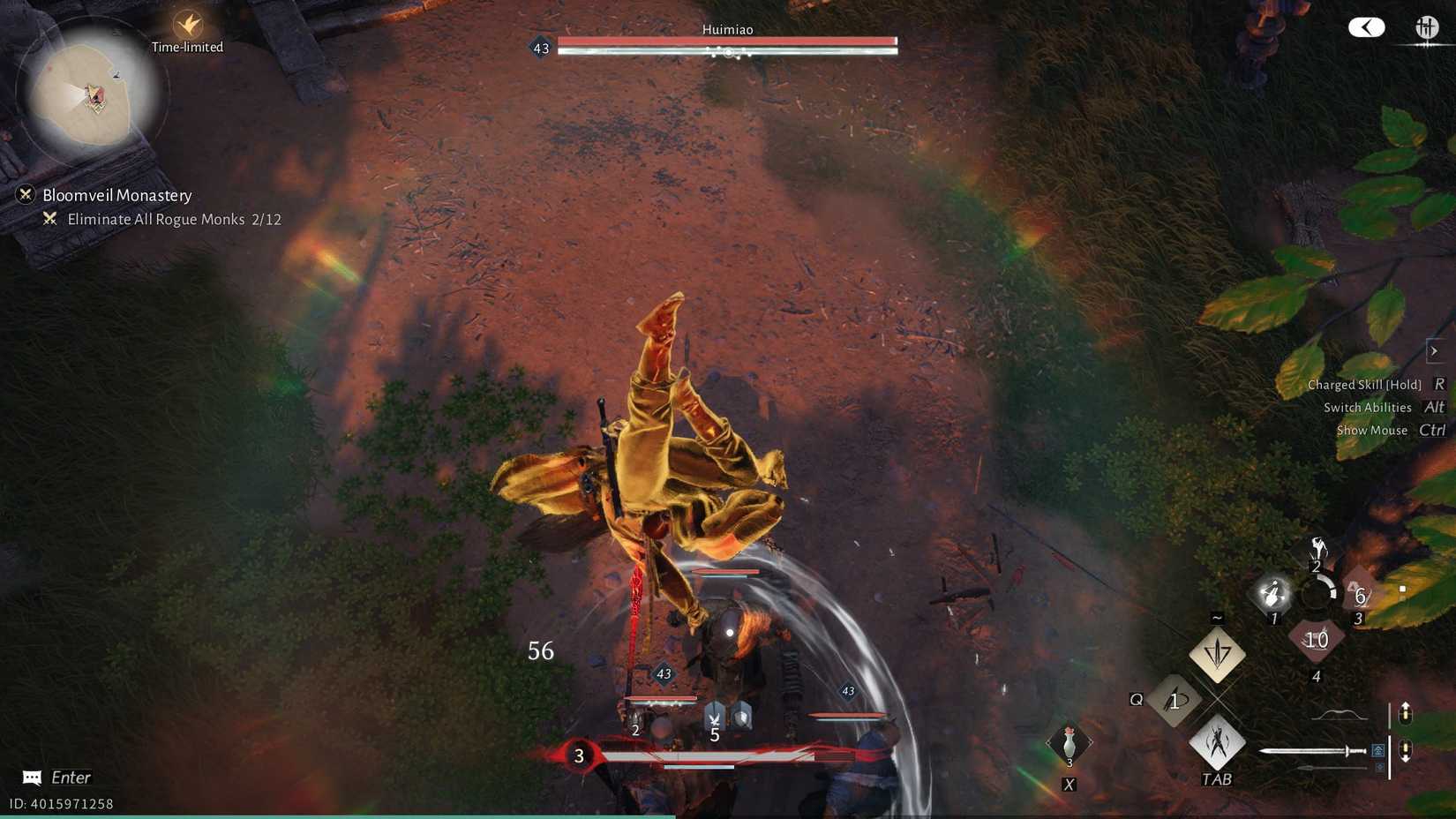Click the quest tracker crossed-swords expander

(27, 195)
